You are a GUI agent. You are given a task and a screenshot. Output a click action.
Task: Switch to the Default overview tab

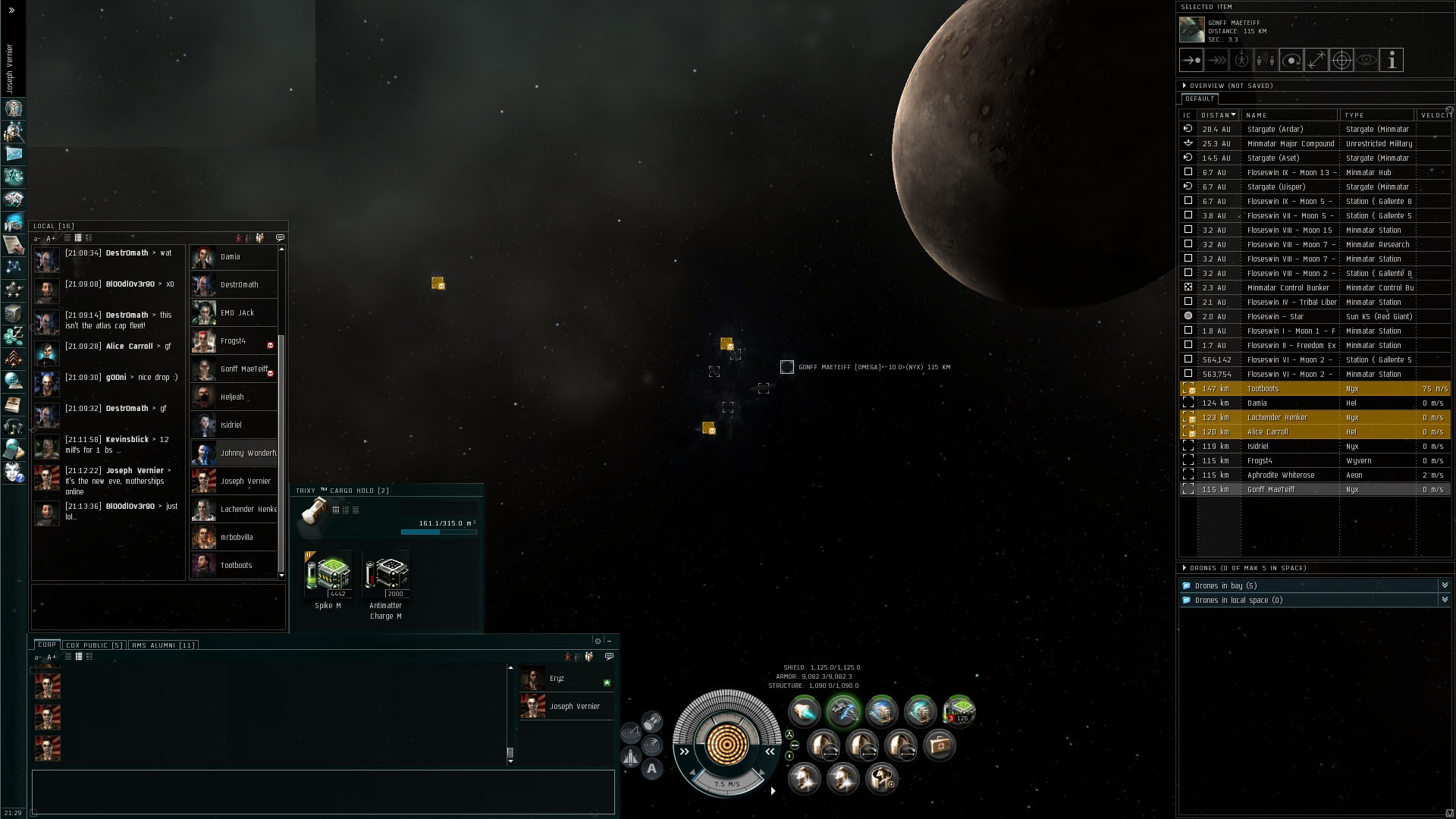click(x=1200, y=99)
